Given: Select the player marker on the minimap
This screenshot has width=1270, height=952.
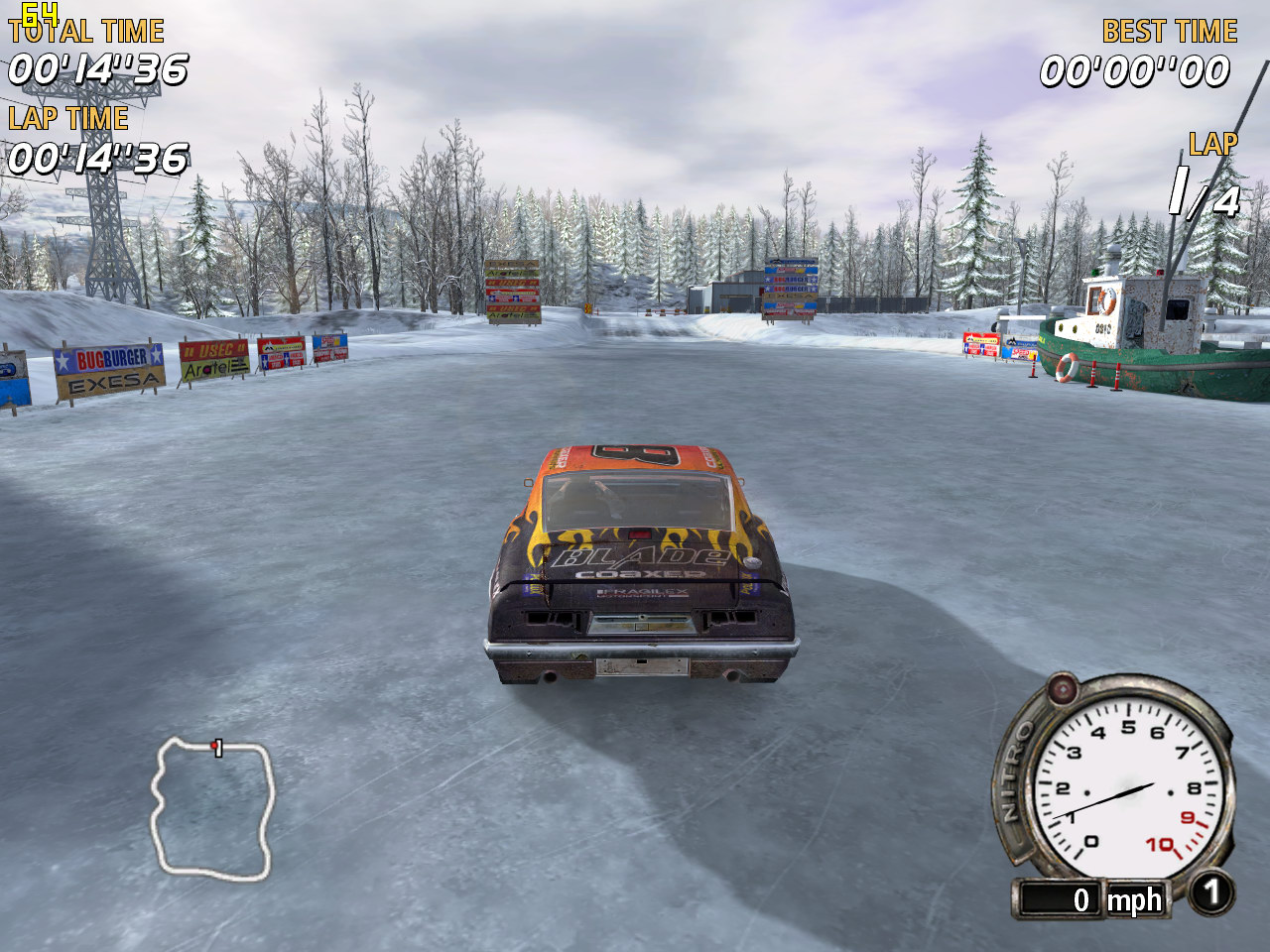Looking at the screenshot, I should click(214, 746).
